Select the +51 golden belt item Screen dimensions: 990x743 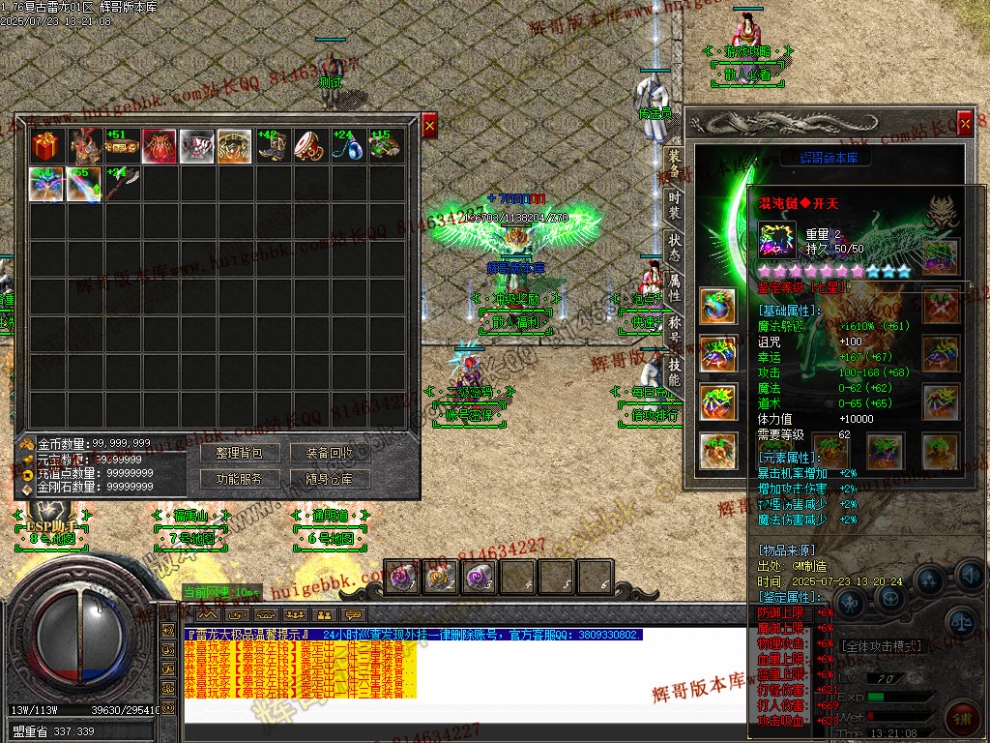pyautogui.click(x=122, y=146)
